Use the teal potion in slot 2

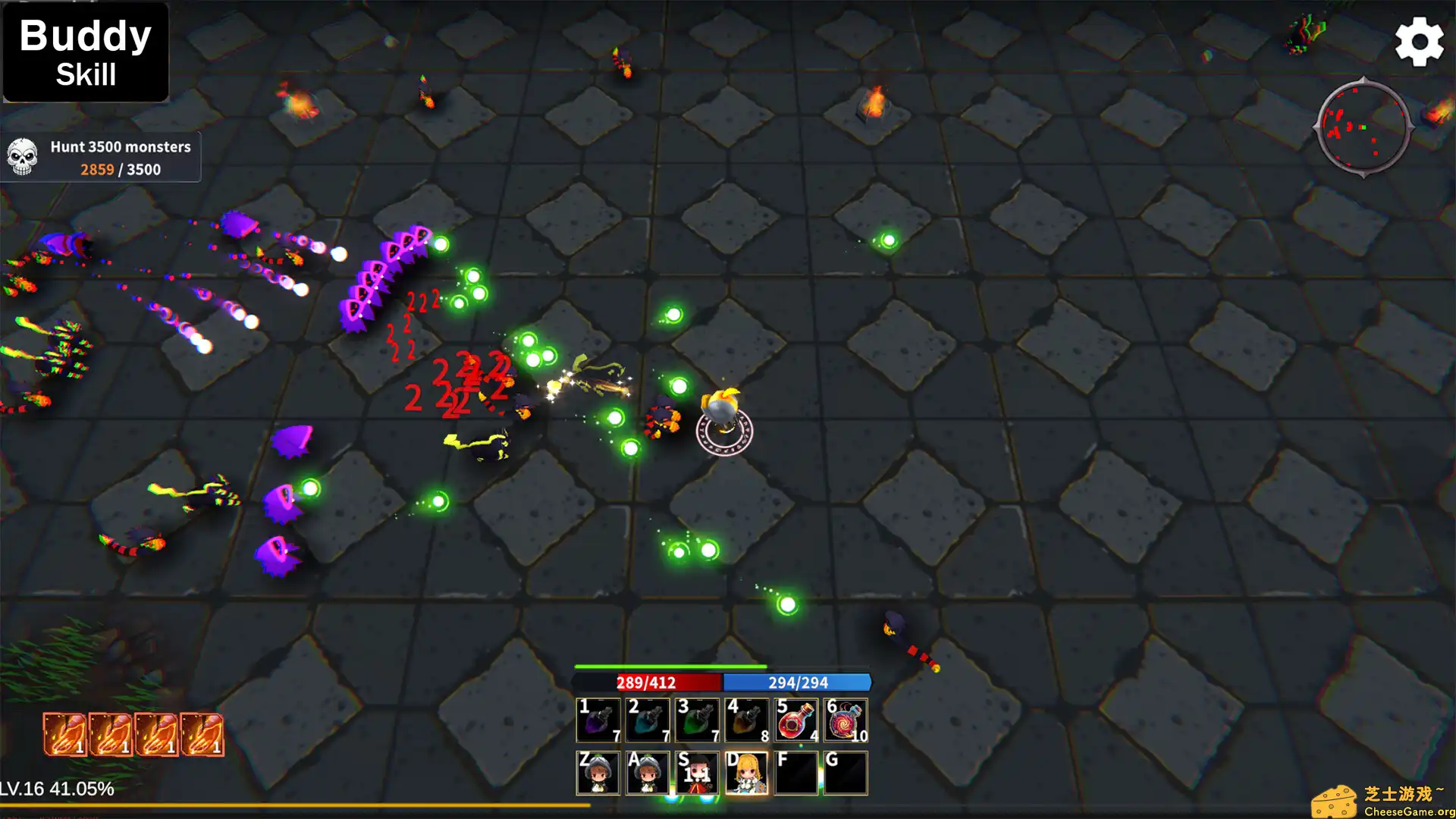point(648,720)
